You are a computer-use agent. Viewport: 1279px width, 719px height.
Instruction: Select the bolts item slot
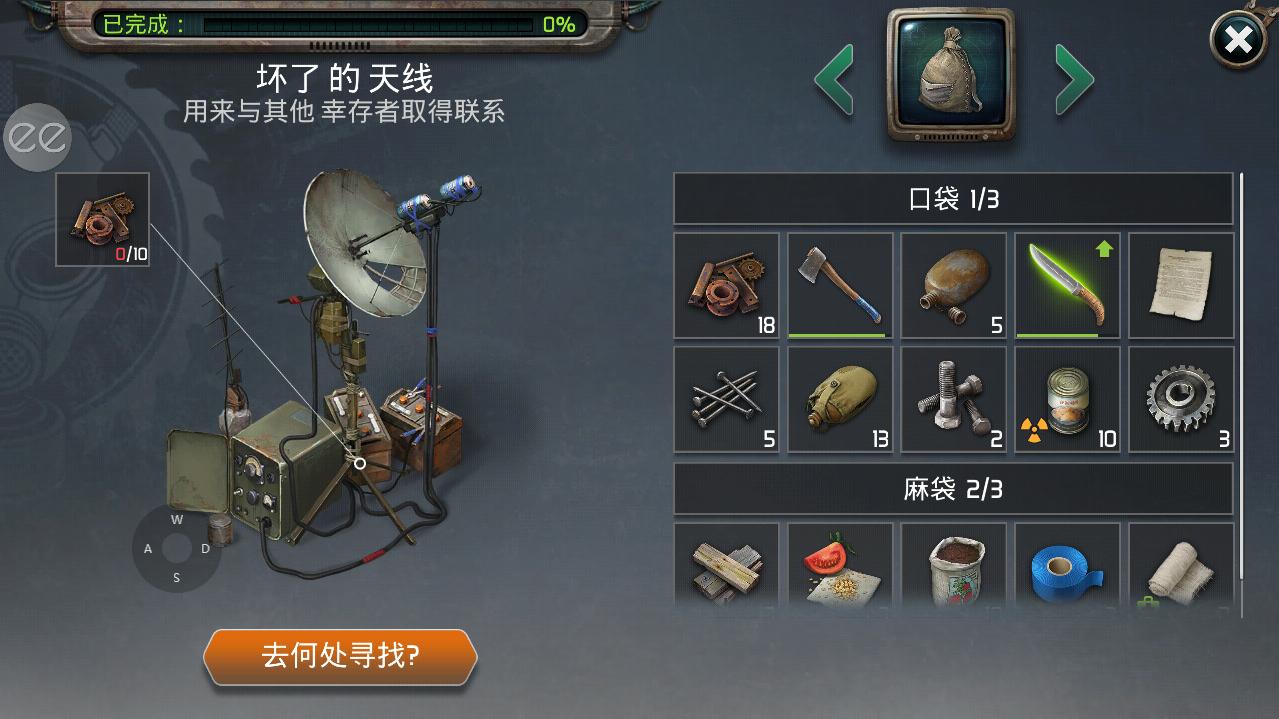click(x=954, y=400)
